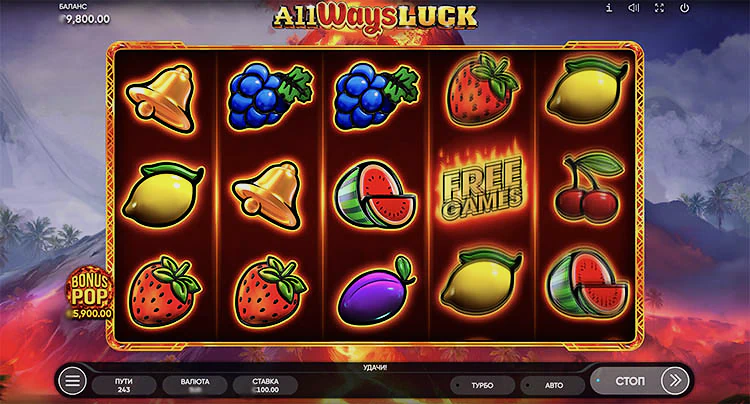Open the ВАЛЮТА currency selector
This screenshot has width=750, height=404.
pos(193,384)
